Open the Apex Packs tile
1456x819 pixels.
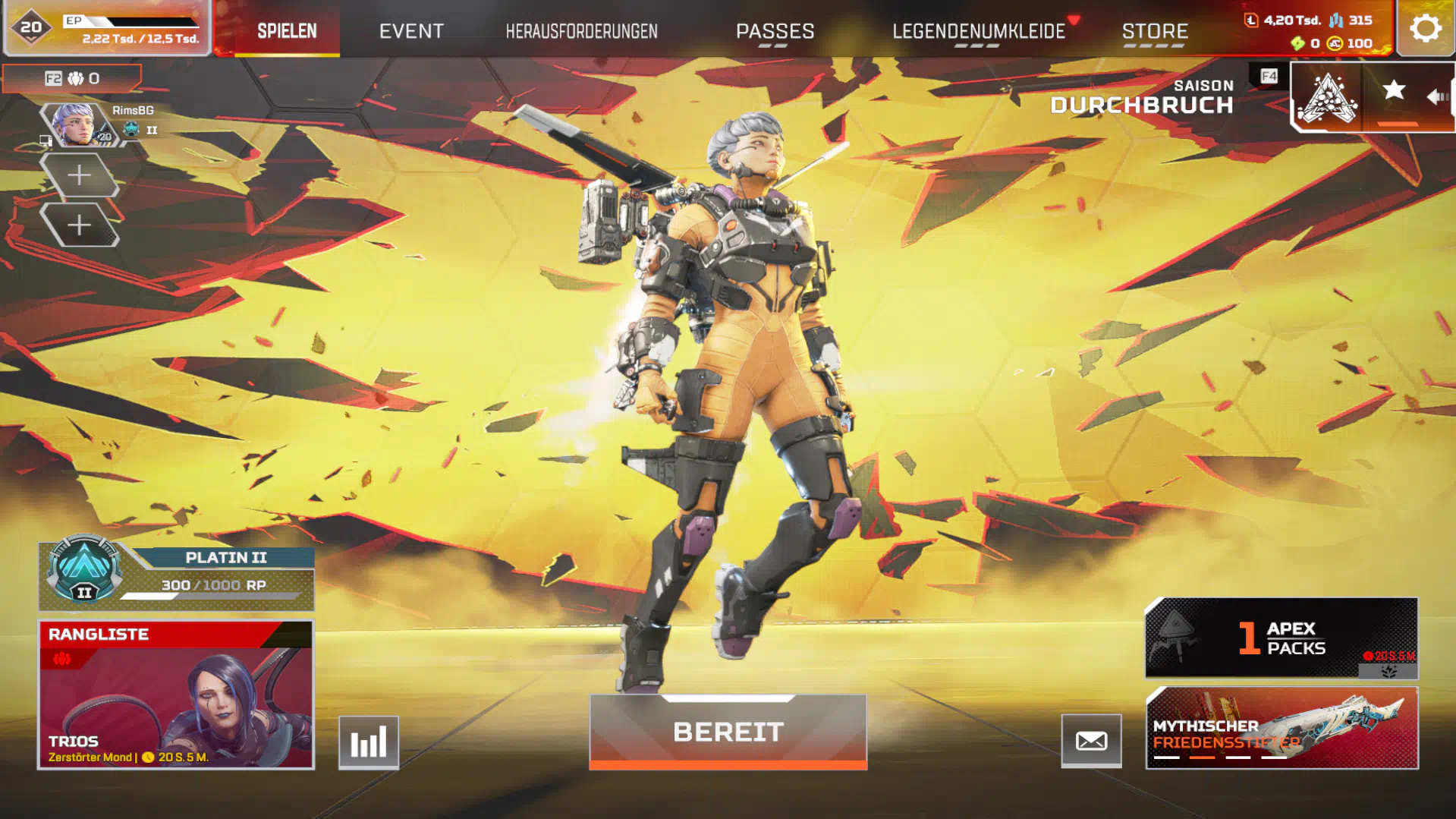[1281, 638]
